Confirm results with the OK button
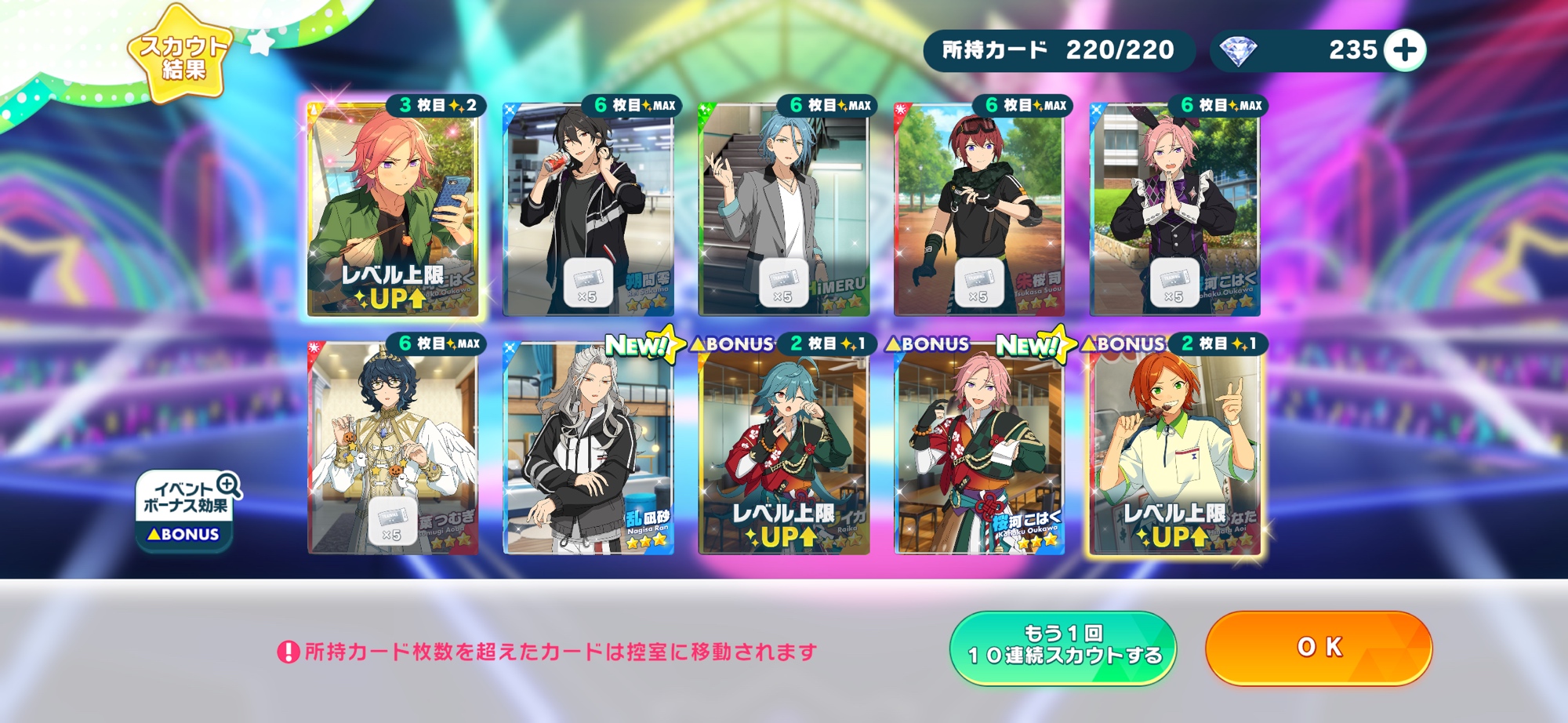Viewport: 1568px width, 723px height. click(x=1319, y=647)
